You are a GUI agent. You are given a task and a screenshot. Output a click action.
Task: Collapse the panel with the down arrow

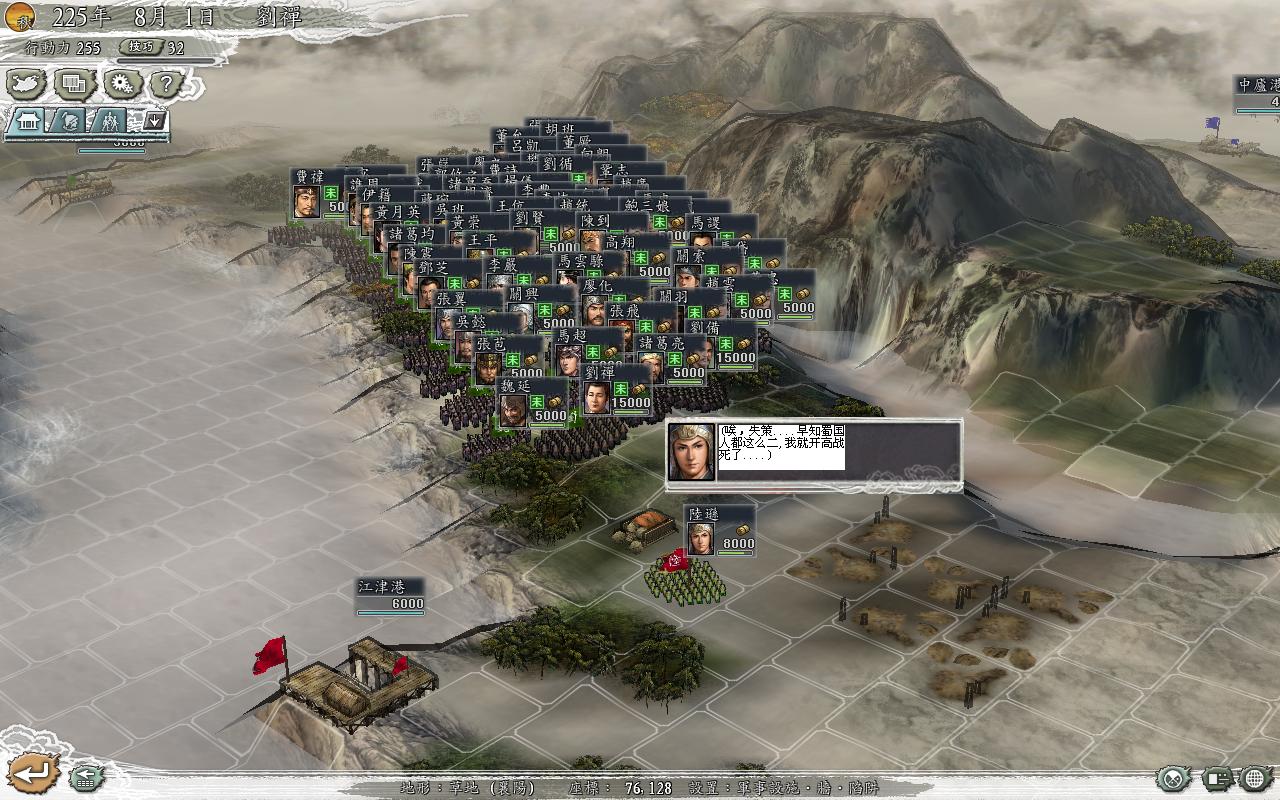tap(154, 121)
